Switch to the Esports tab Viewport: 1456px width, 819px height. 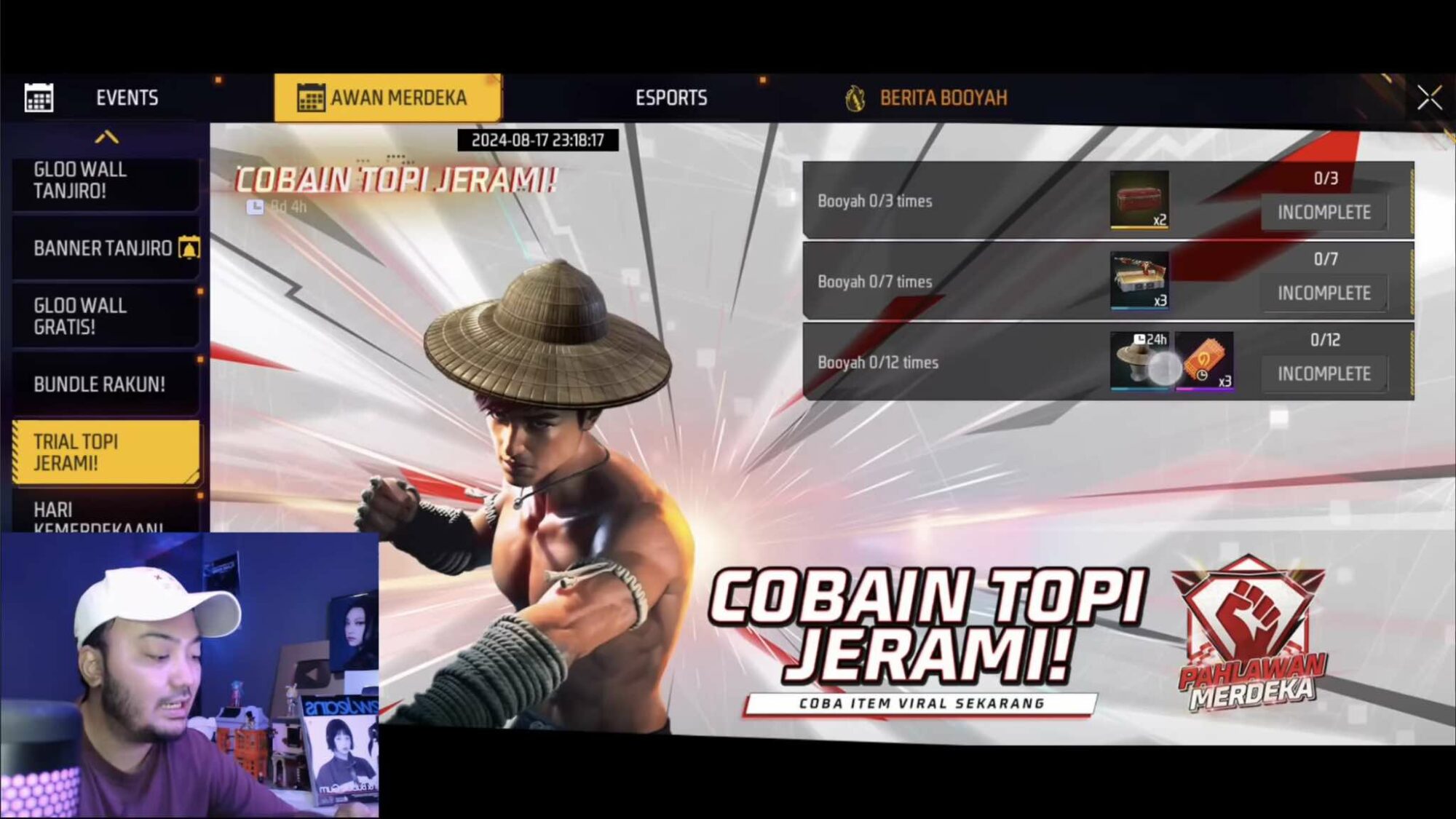pyautogui.click(x=673, y=97)
